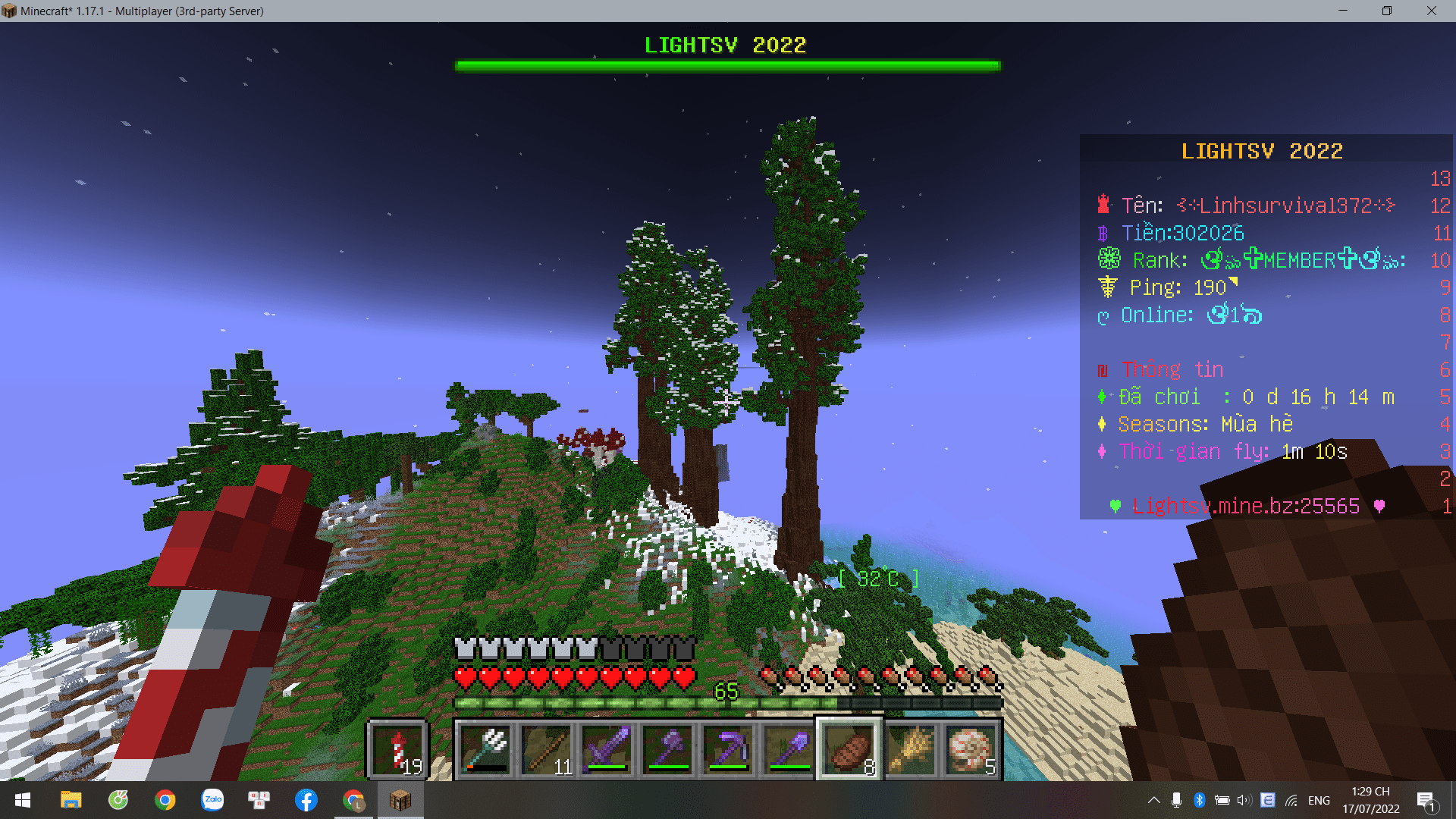Select the nautilus shell hotbar slot
Viewport: 1456px width, 819px height.
pos(971,748)
